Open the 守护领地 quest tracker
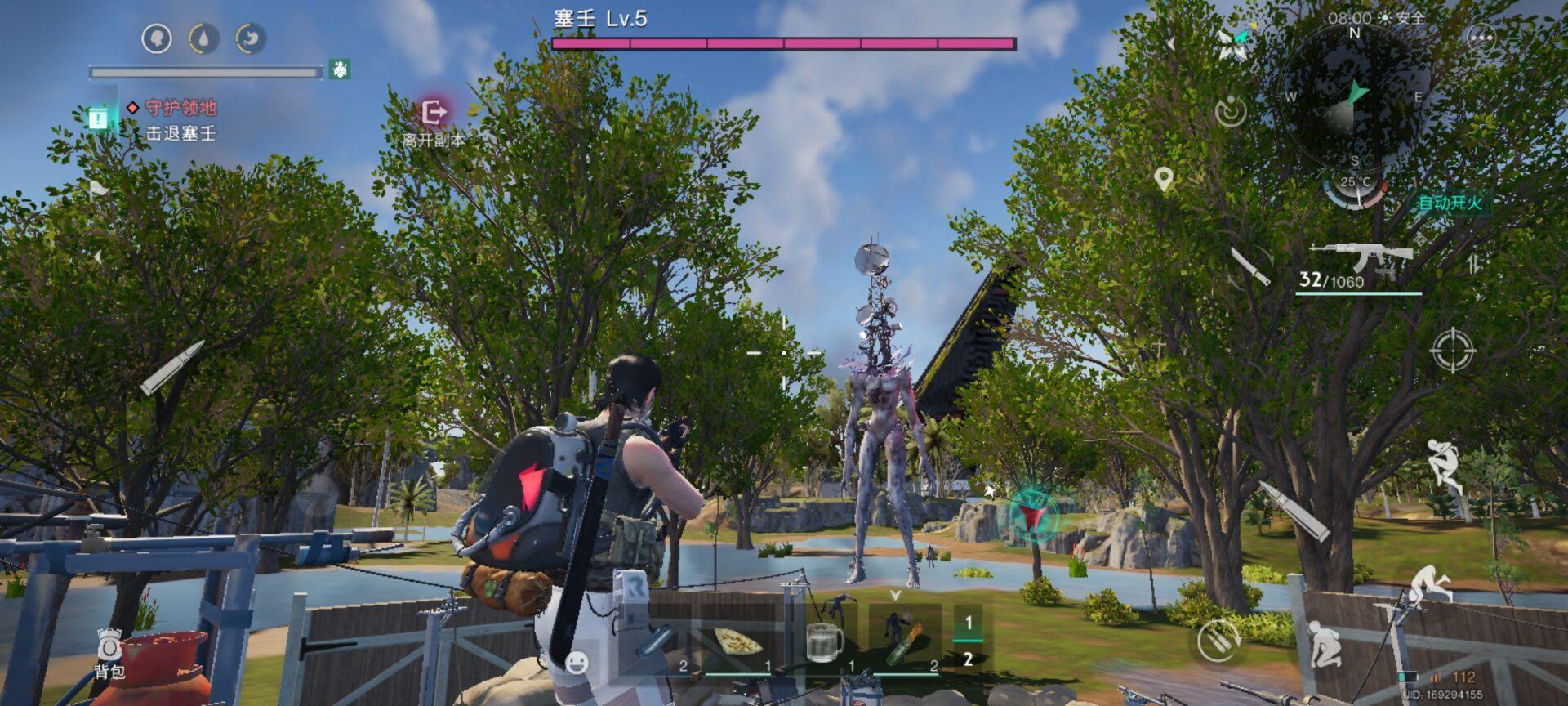This screenshot has width=1568, height=706. (180, 108)
